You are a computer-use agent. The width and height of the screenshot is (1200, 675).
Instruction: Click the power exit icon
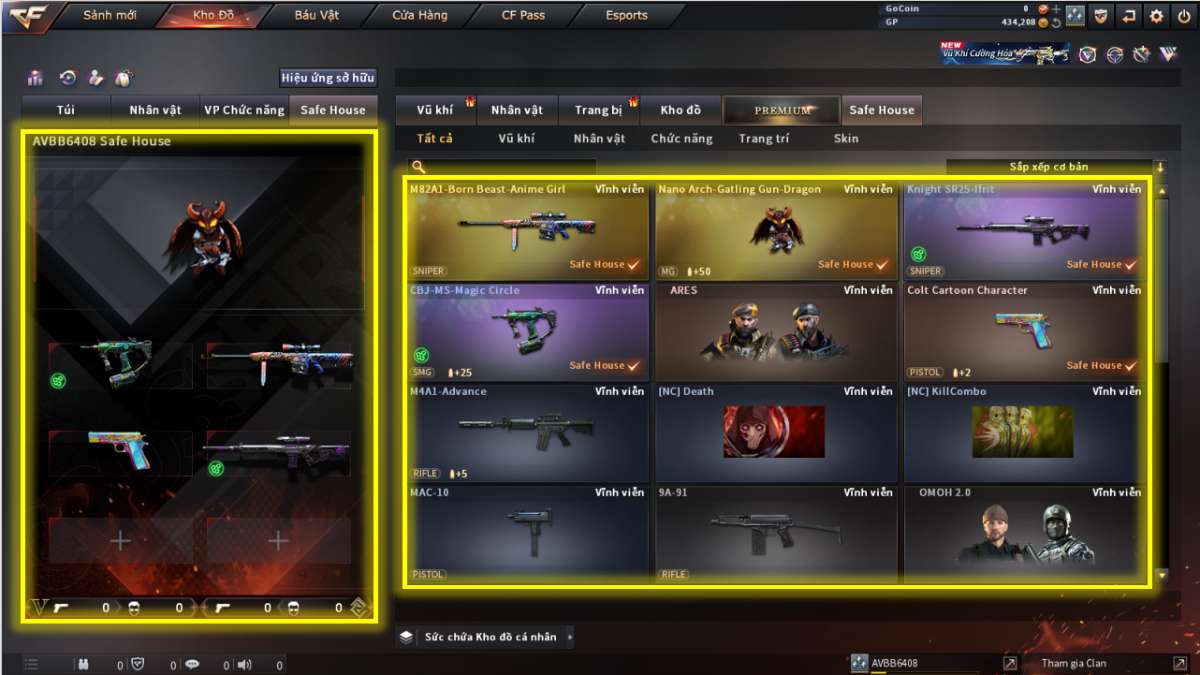point(1184,15)
